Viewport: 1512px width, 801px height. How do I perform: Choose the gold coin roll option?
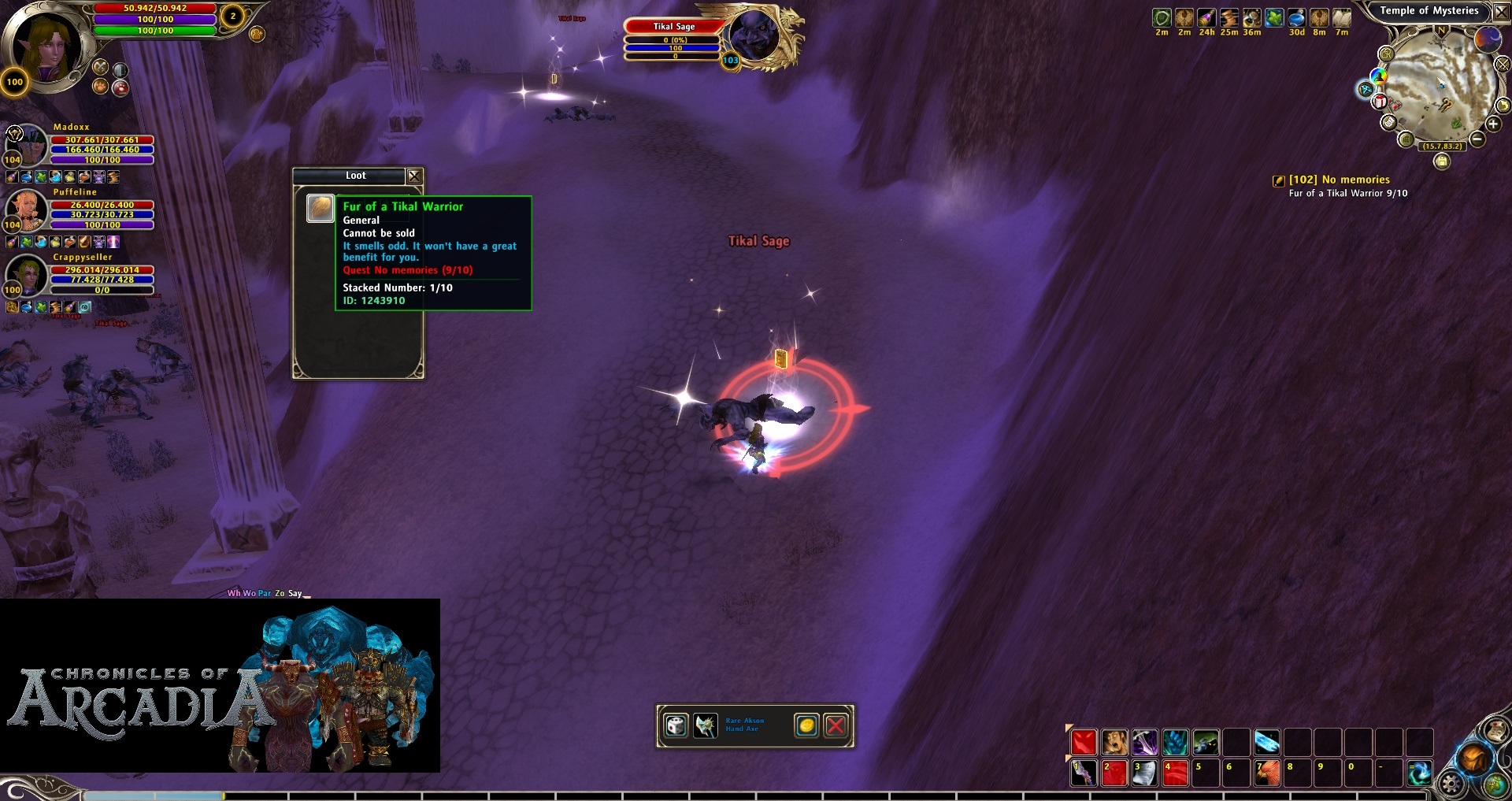806,725
